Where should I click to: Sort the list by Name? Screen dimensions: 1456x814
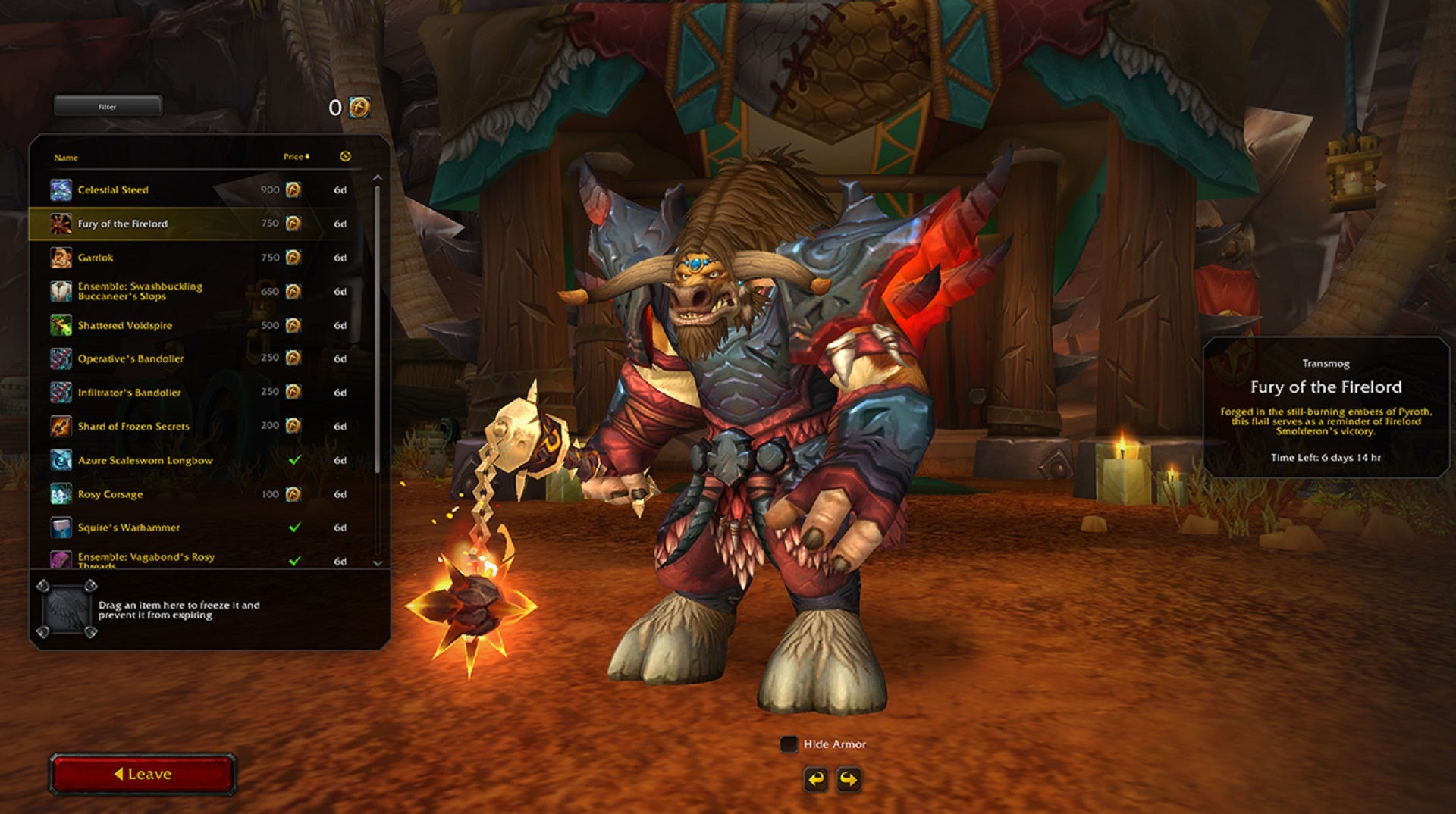(x=67, y=158)
